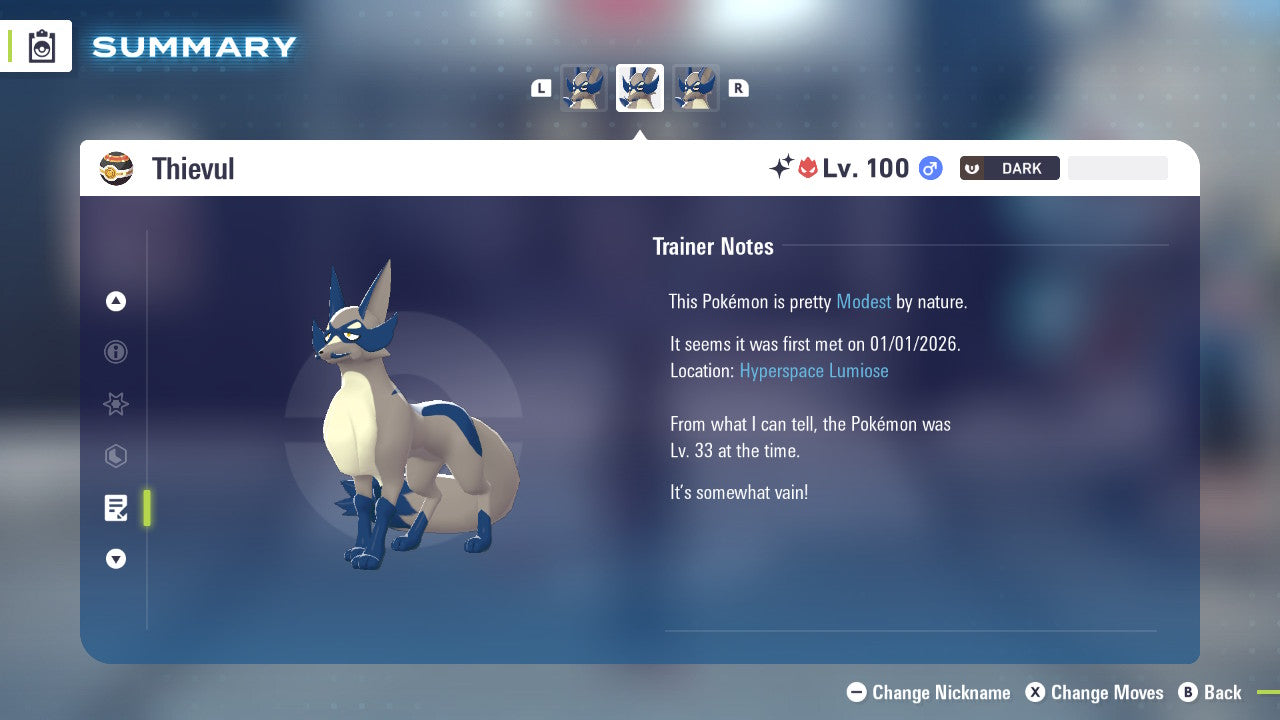This screenshot has width=1280, height=720.
Task: Toggle the highlighted sidebar page indicator
Action: click(147, 508)
